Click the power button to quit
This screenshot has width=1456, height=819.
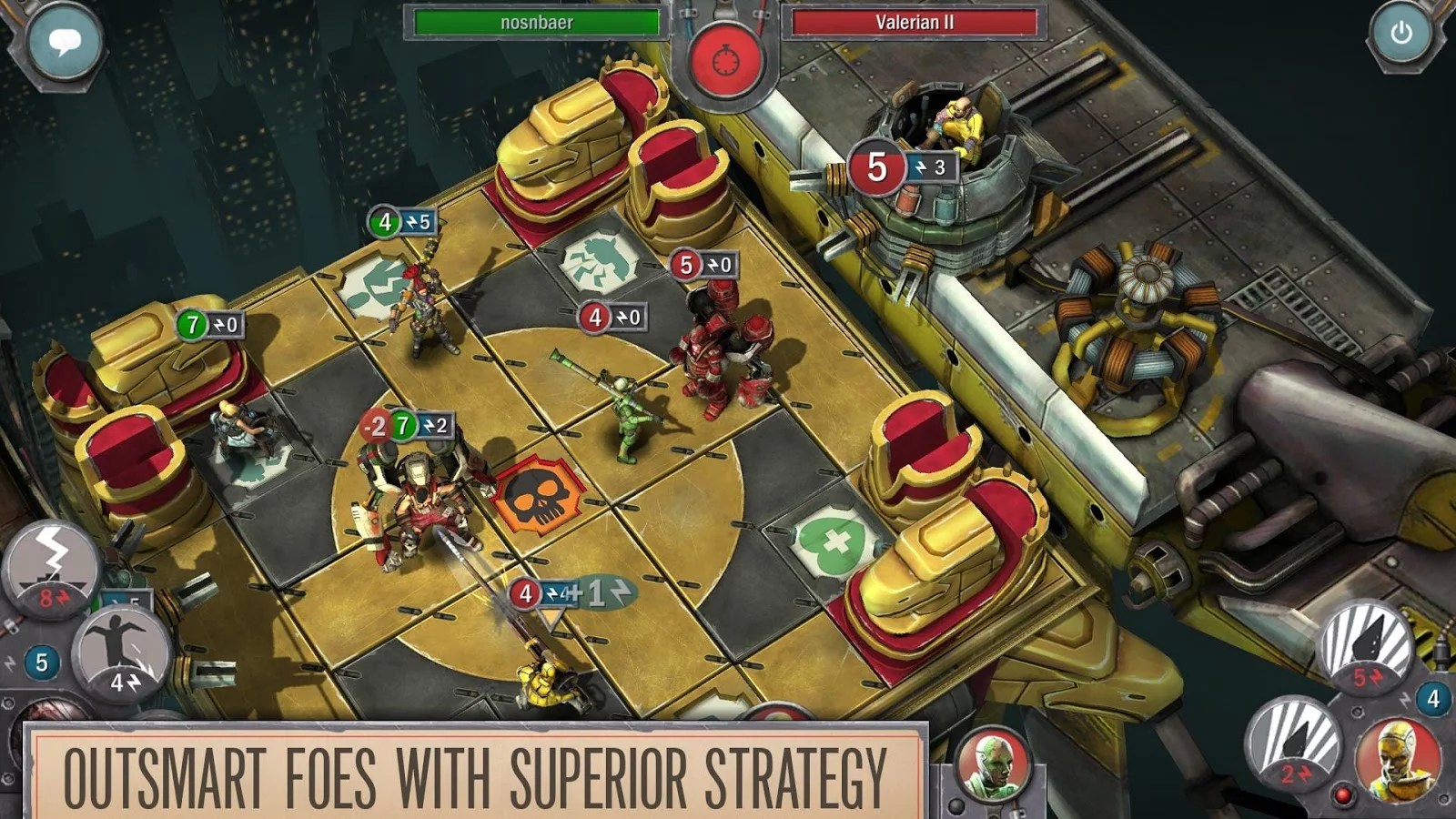point(1400,35)
